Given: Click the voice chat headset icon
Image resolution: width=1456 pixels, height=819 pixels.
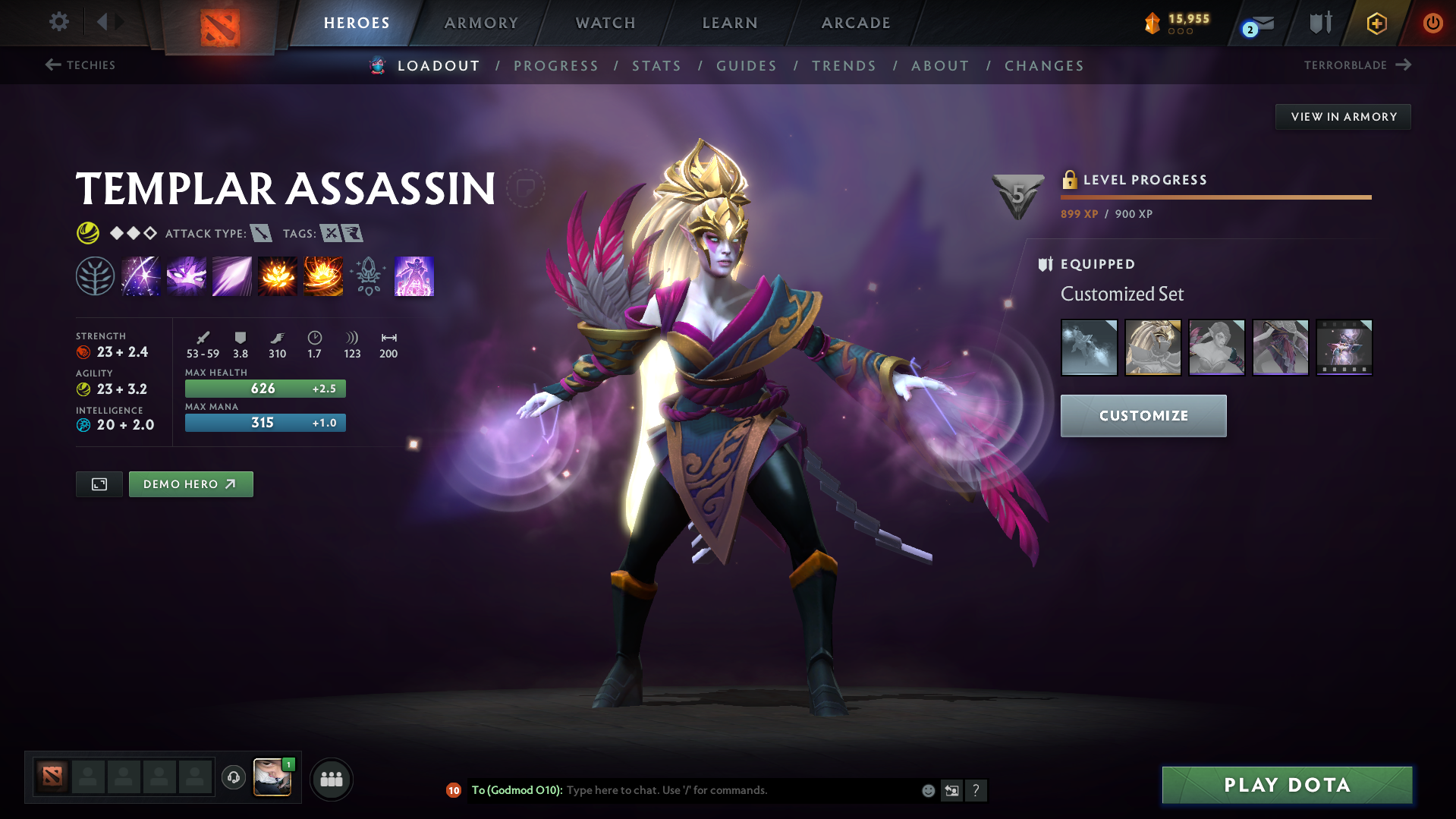Looking at the screenshot, I should 233,778.
